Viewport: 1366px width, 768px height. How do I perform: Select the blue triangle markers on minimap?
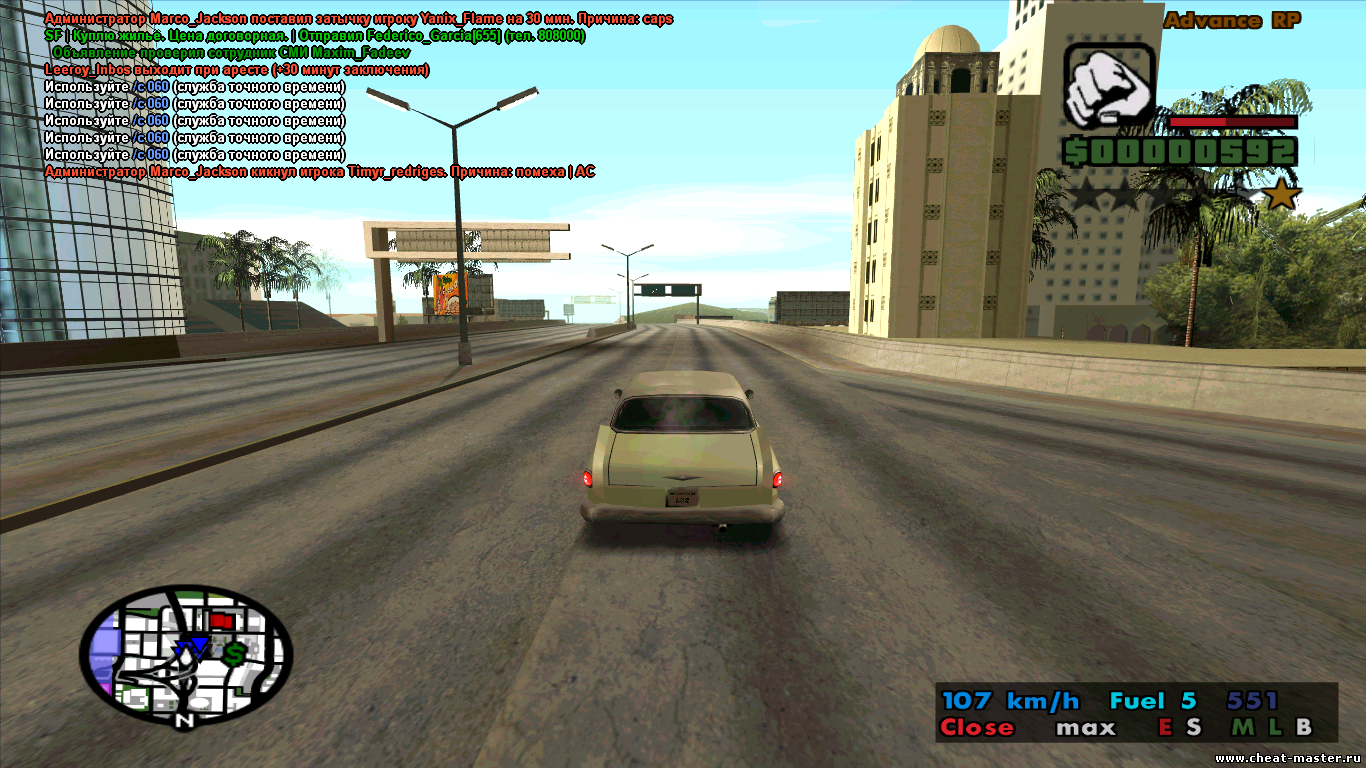(x=191, y=648)
